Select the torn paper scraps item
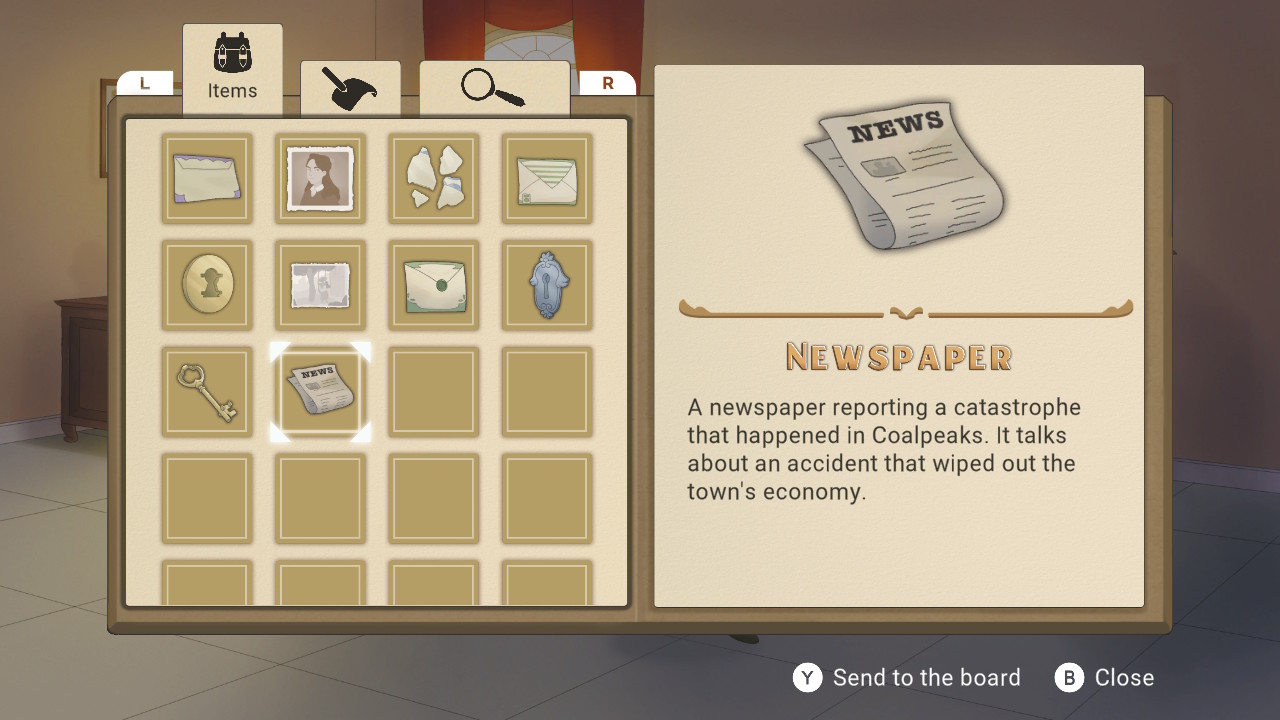Viewport: 1280px width, 720px height. 433,179
